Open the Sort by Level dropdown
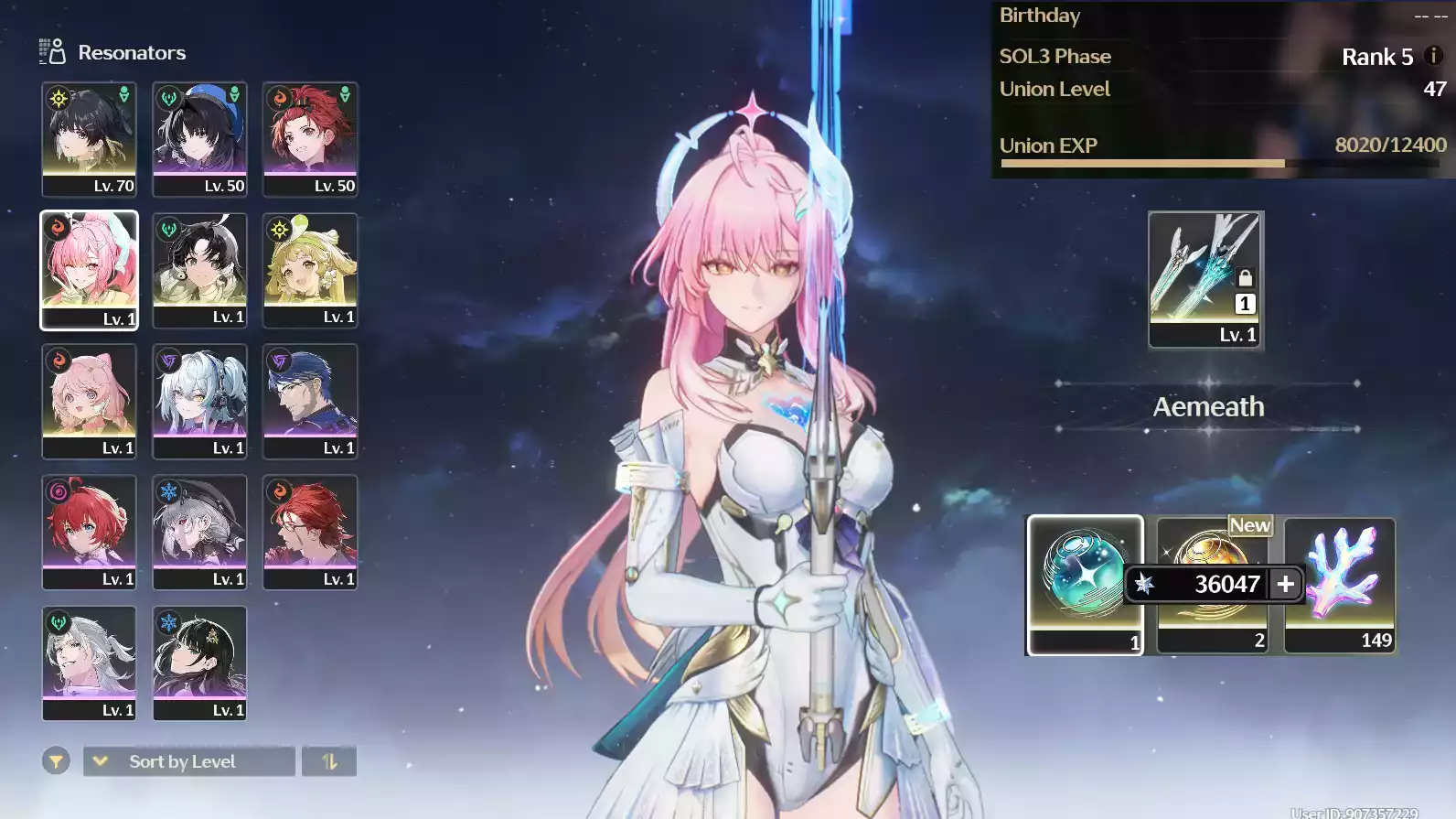 coord(188,761)
